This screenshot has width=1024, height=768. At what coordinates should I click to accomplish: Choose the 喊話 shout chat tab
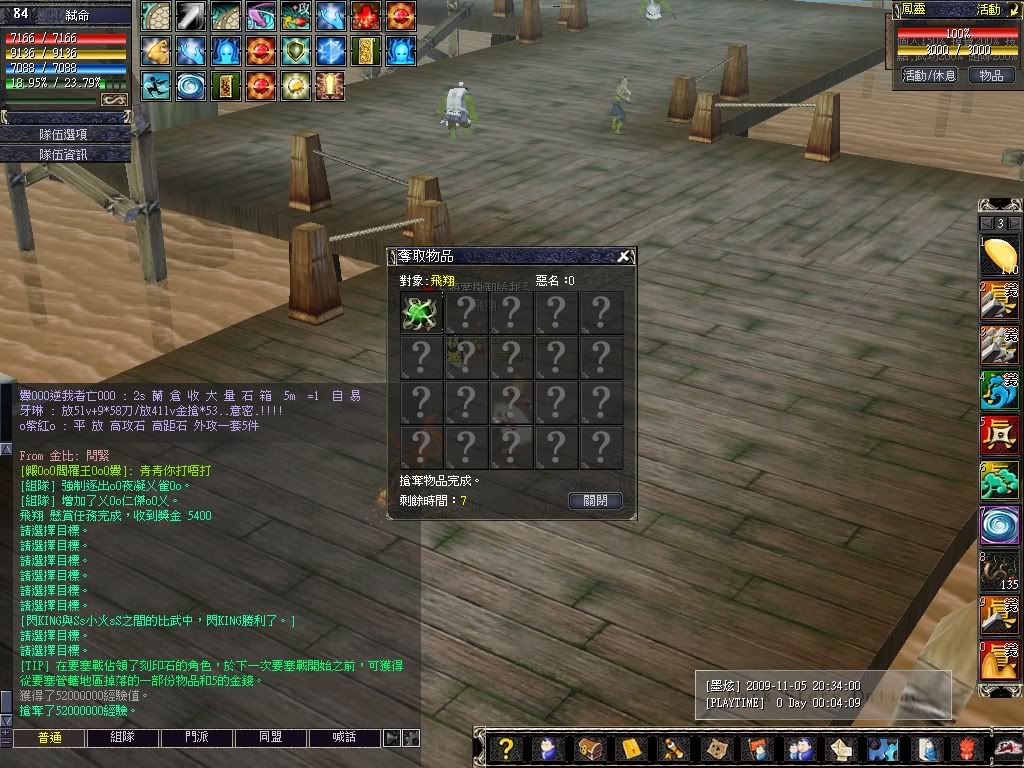coord(345,738)
